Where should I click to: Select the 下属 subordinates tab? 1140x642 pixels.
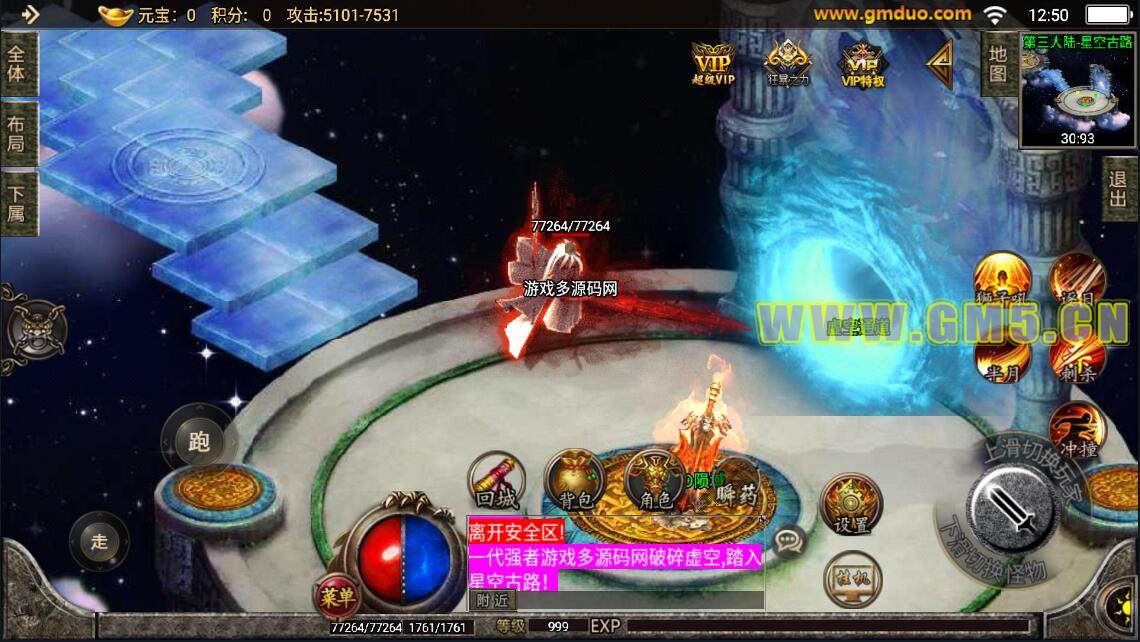tap(17, 202)
